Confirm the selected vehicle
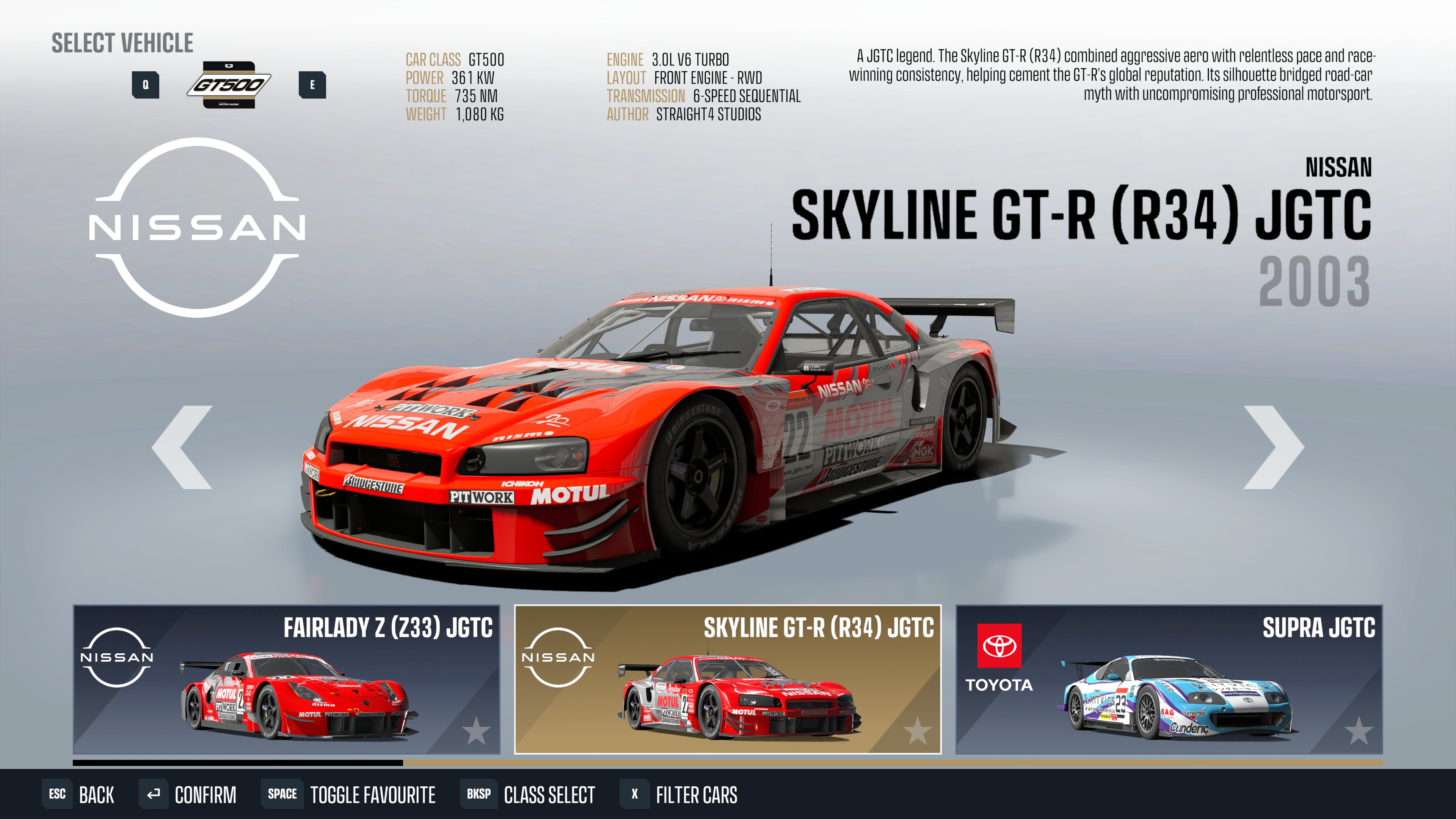 tap(188, 794)
